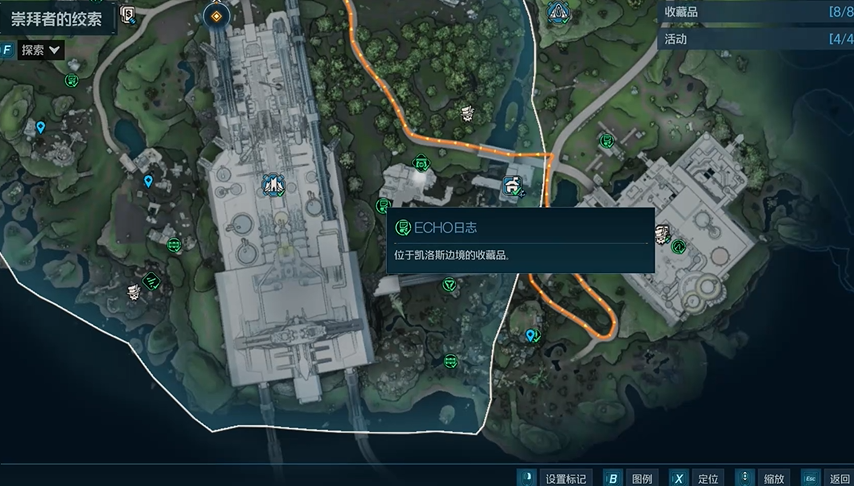854x486 pixels.
Task: Click the 设置标记 set marker button
Action: (553, 478)
